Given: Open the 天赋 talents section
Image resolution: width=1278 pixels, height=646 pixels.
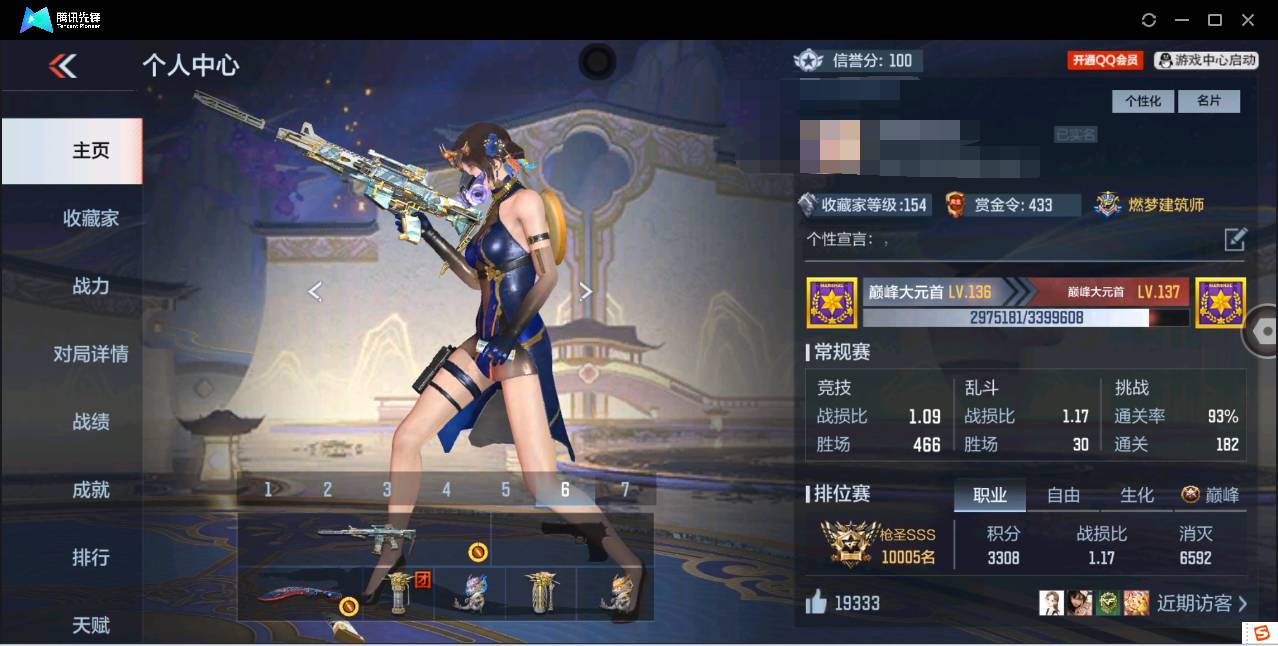Looking at the screenshot, I should pyautogui.click(x=91, y=625).
